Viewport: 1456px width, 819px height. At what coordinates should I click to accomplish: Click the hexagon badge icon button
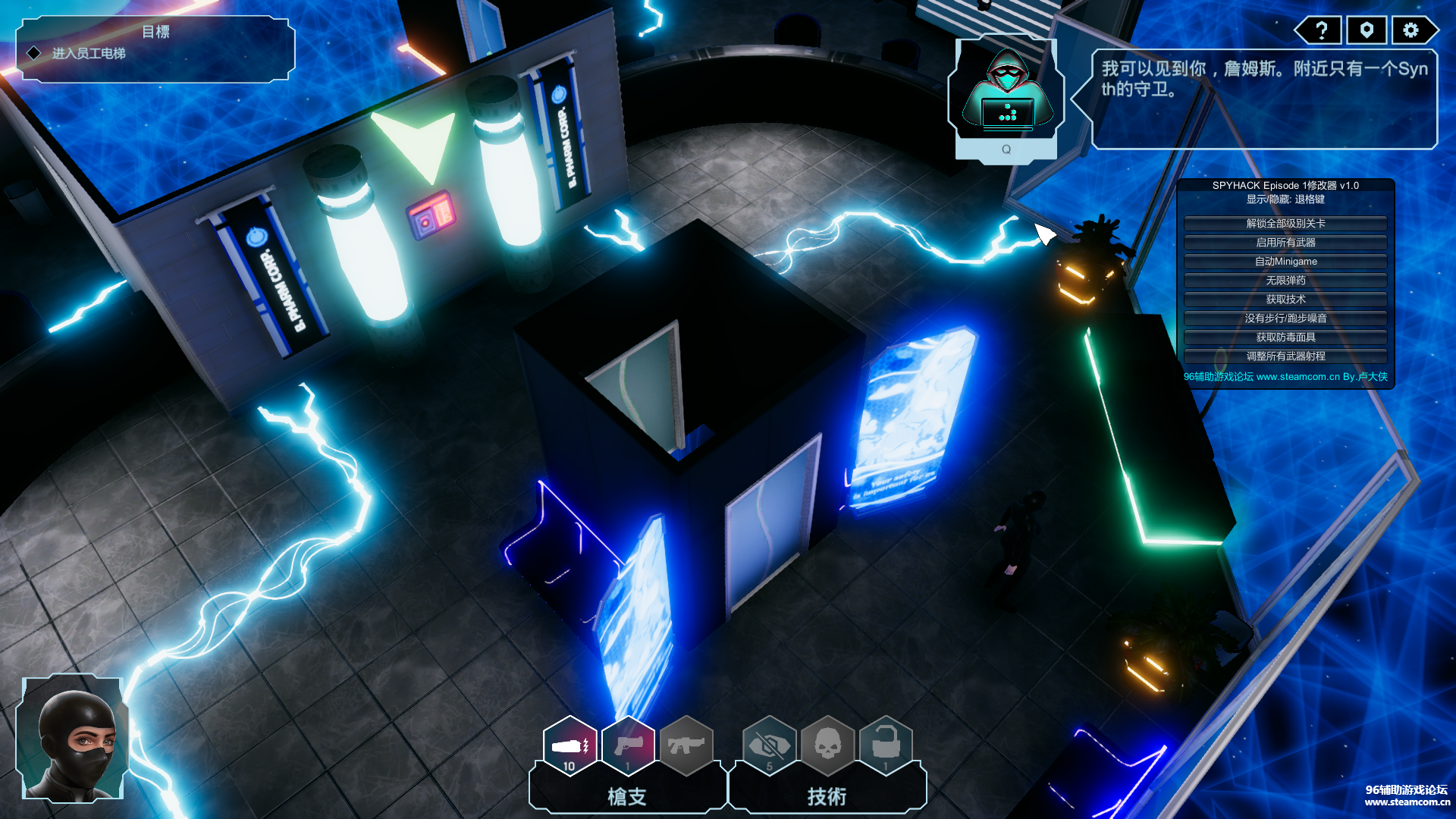click(1367, 30)
